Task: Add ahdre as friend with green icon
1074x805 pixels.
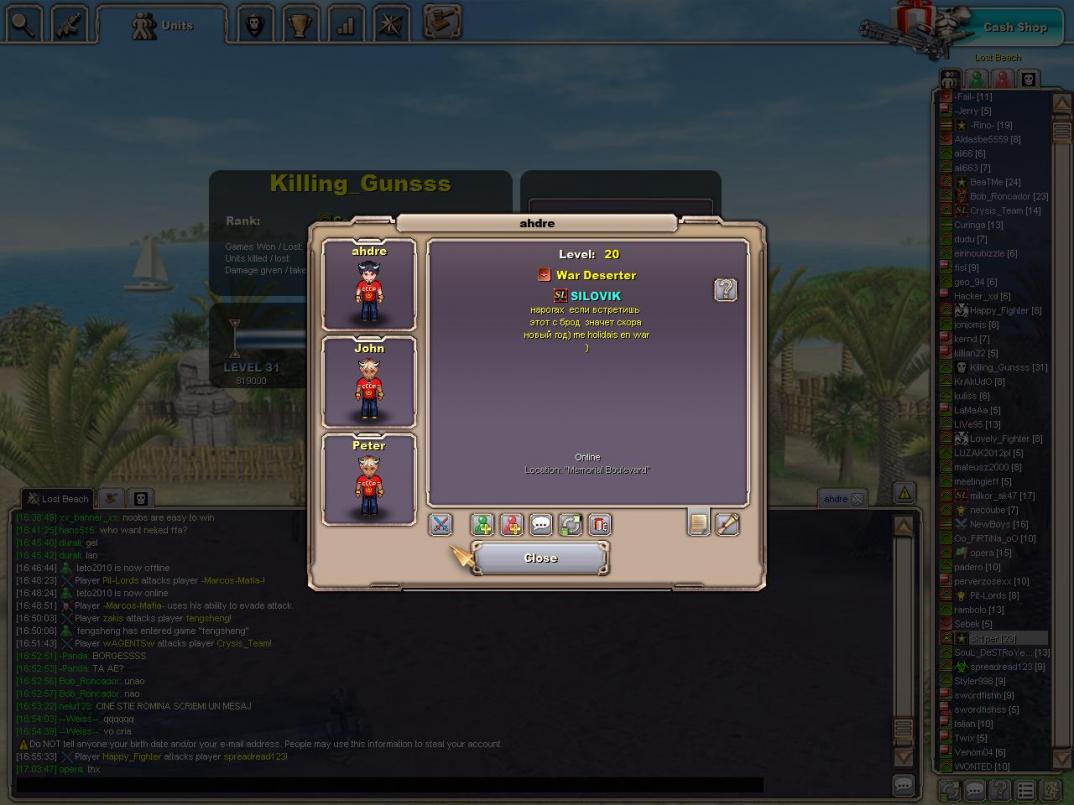Action: coord(482,524)
